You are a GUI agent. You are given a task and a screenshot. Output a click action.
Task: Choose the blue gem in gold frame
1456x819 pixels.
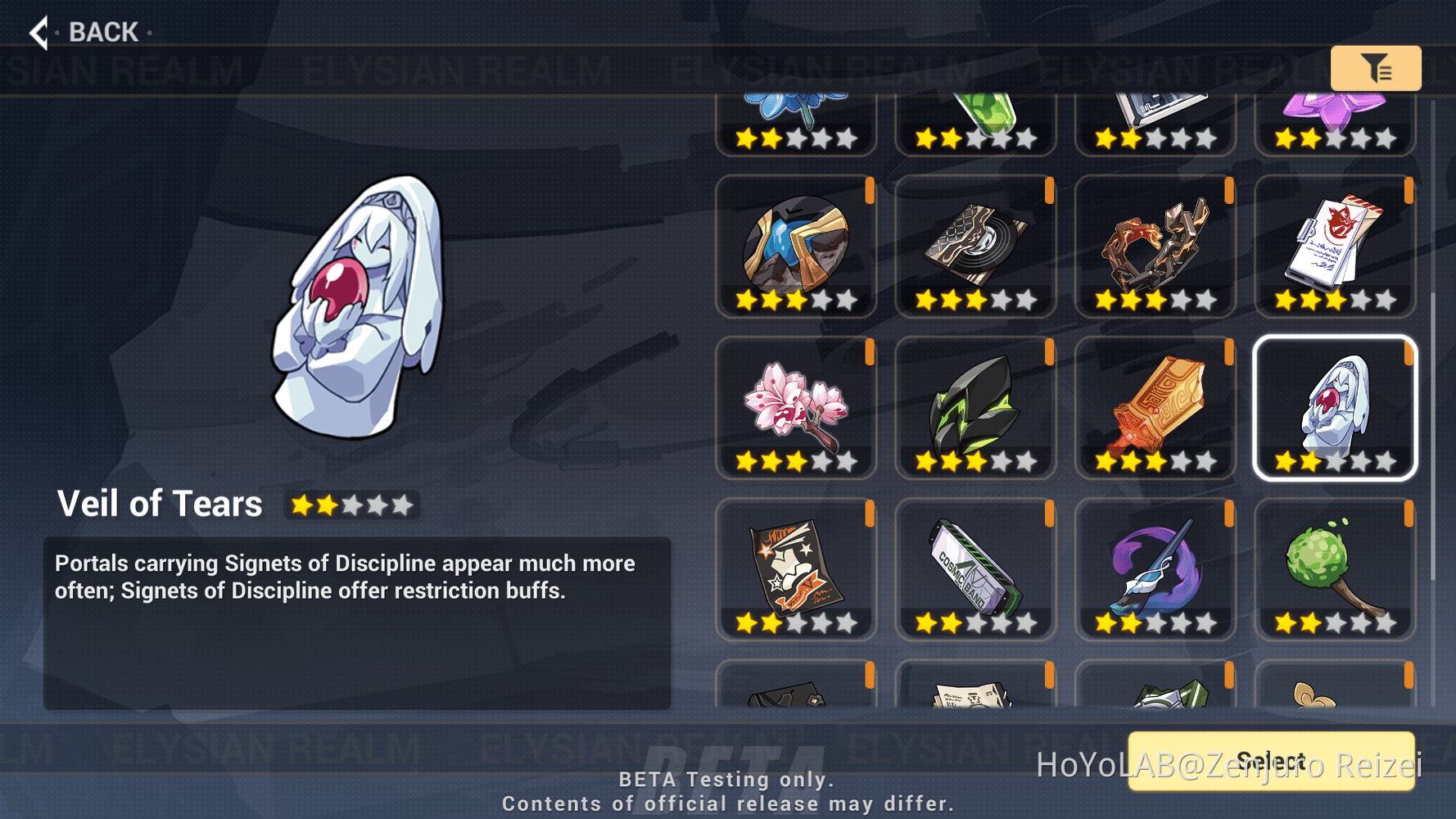click(795, 245)
